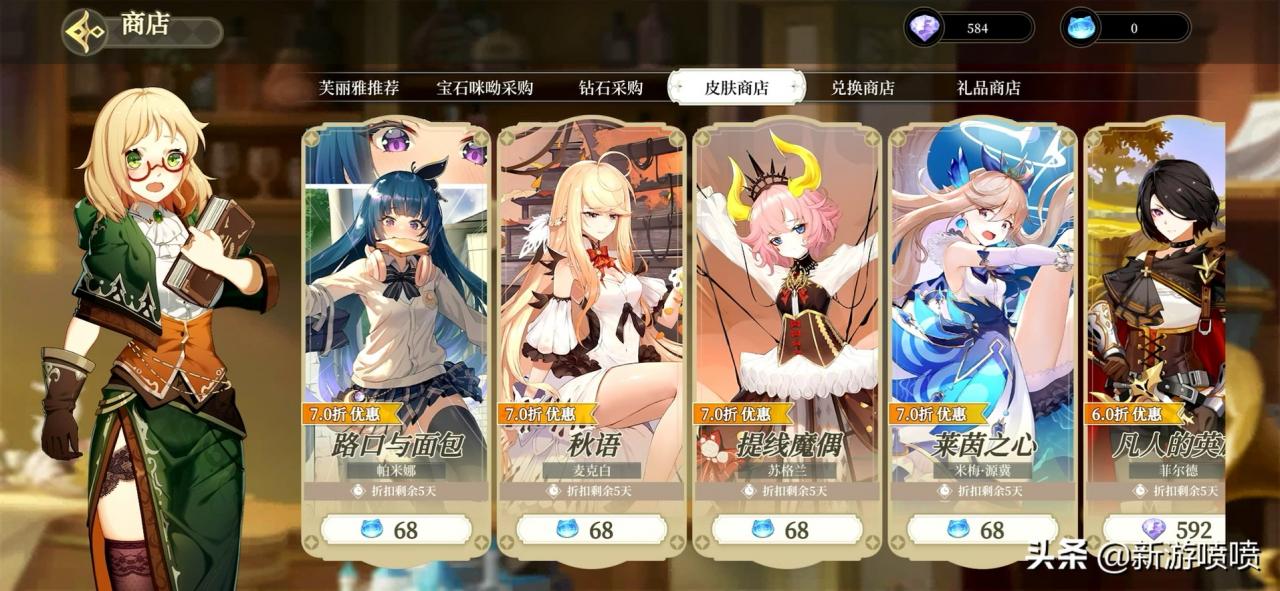The image size is (1280, 591).
Task: View the 莱茵之心 skin card
Action: [x=982, y=300]
